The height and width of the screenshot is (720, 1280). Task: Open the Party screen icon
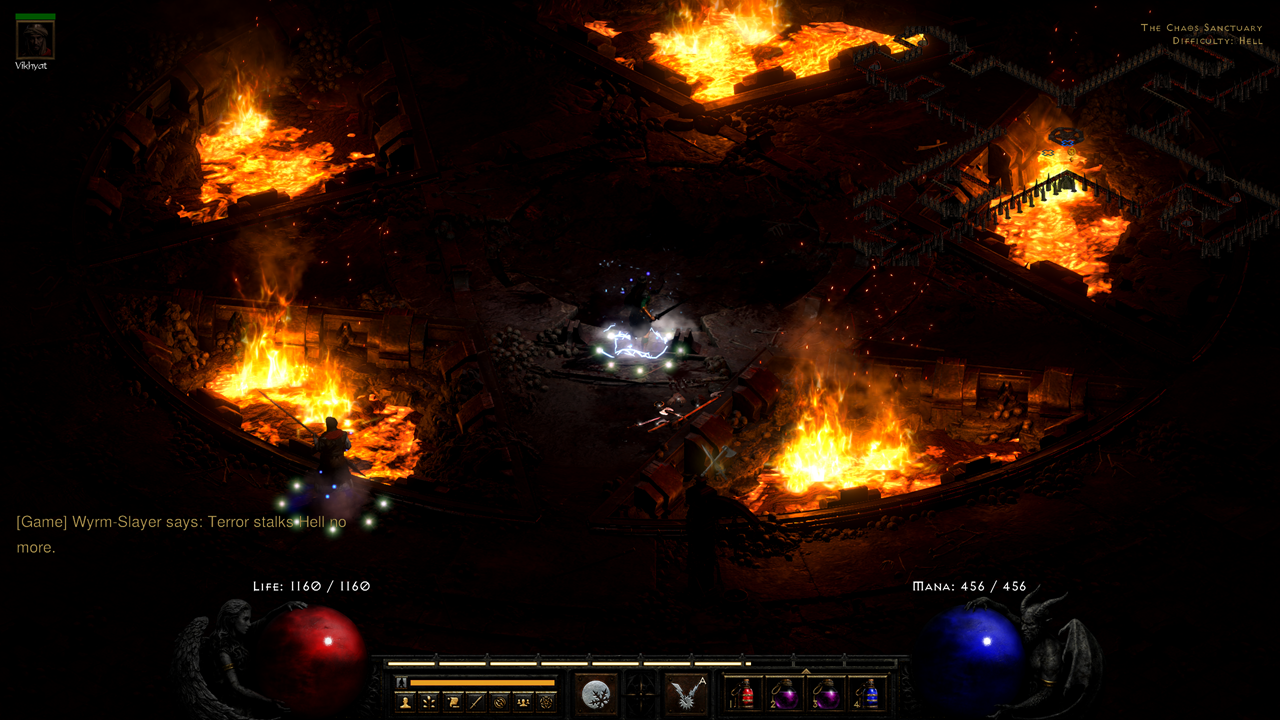(522, 700)
